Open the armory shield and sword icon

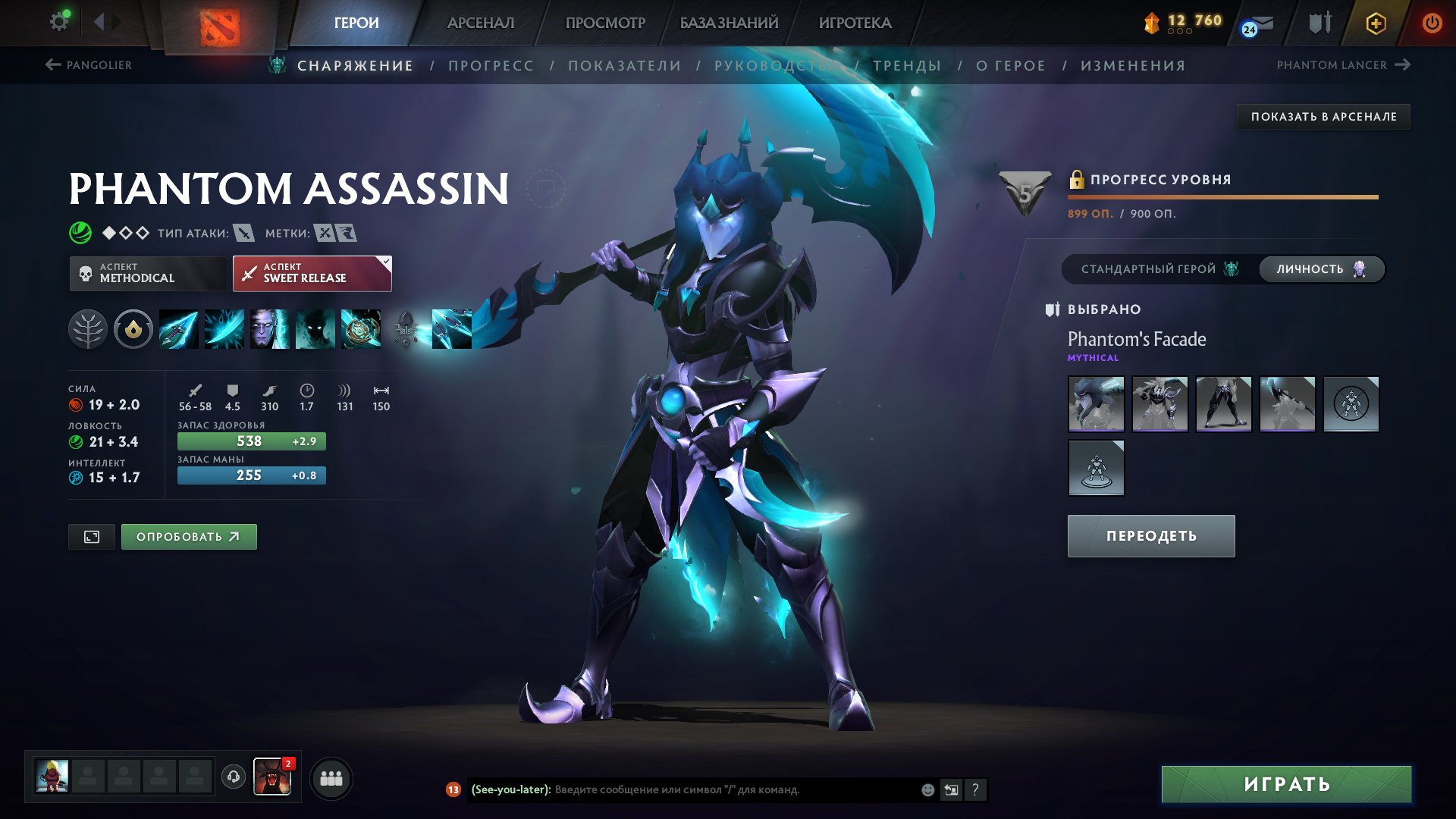(x=1319, y=23)
